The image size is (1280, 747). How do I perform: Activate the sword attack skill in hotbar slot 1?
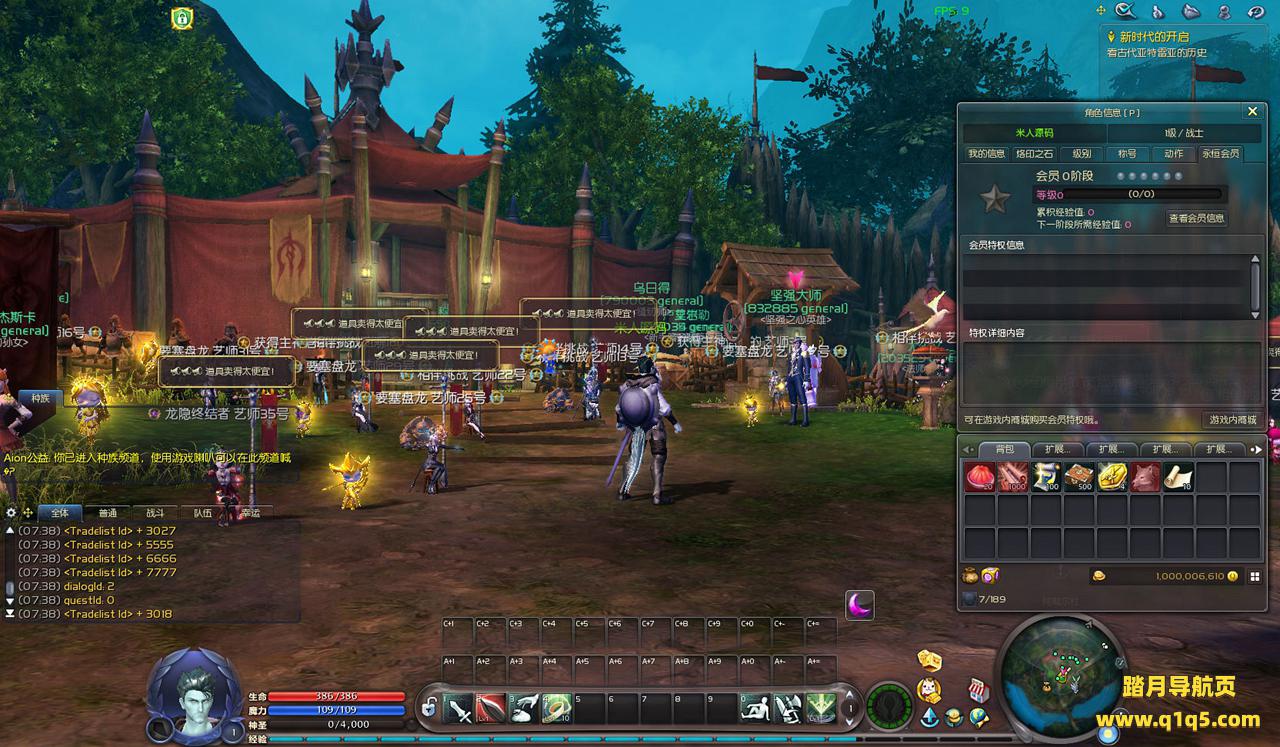click(459, 708)
